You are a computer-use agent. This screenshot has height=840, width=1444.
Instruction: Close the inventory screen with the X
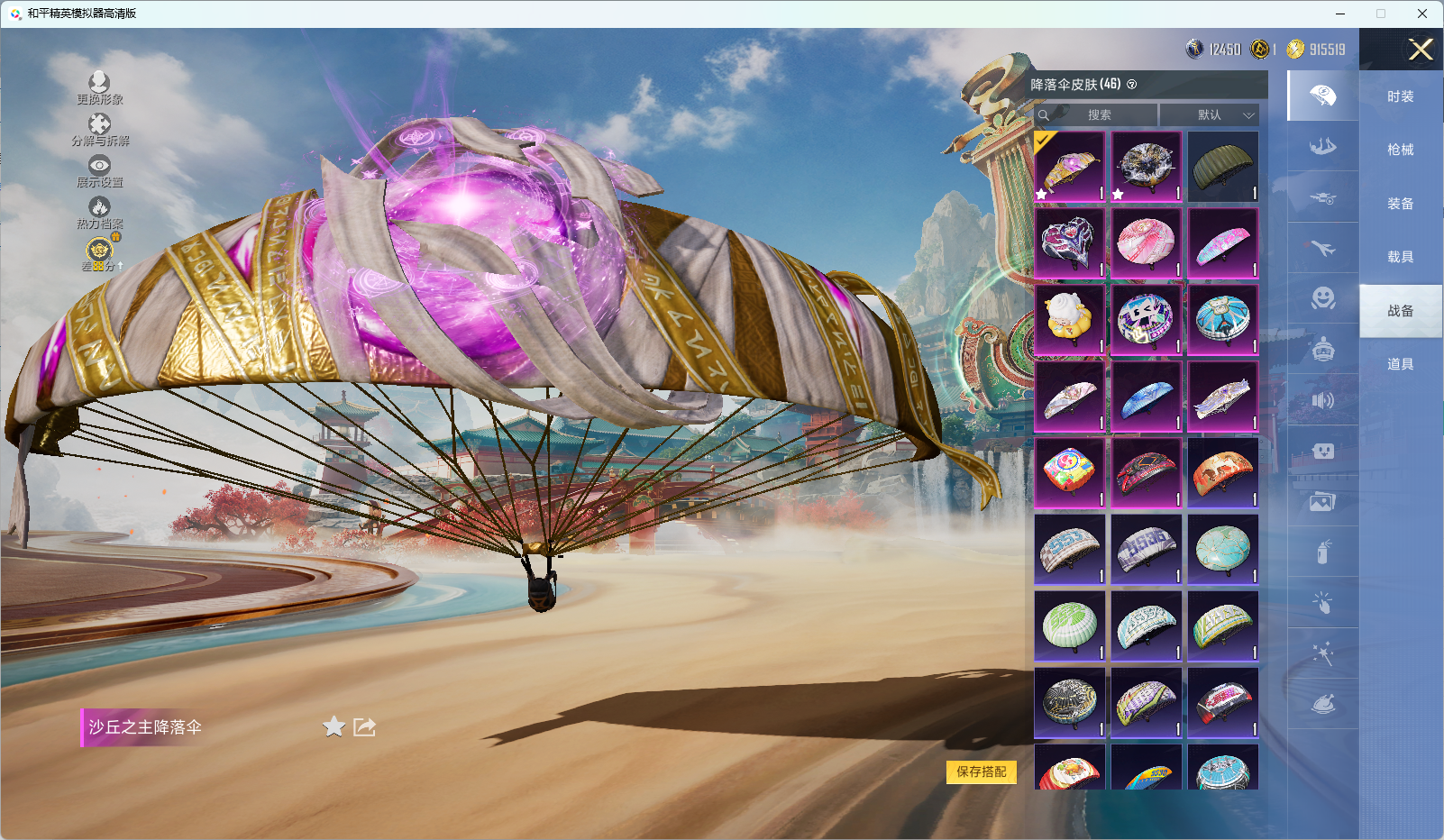[x=1421, y=50]
